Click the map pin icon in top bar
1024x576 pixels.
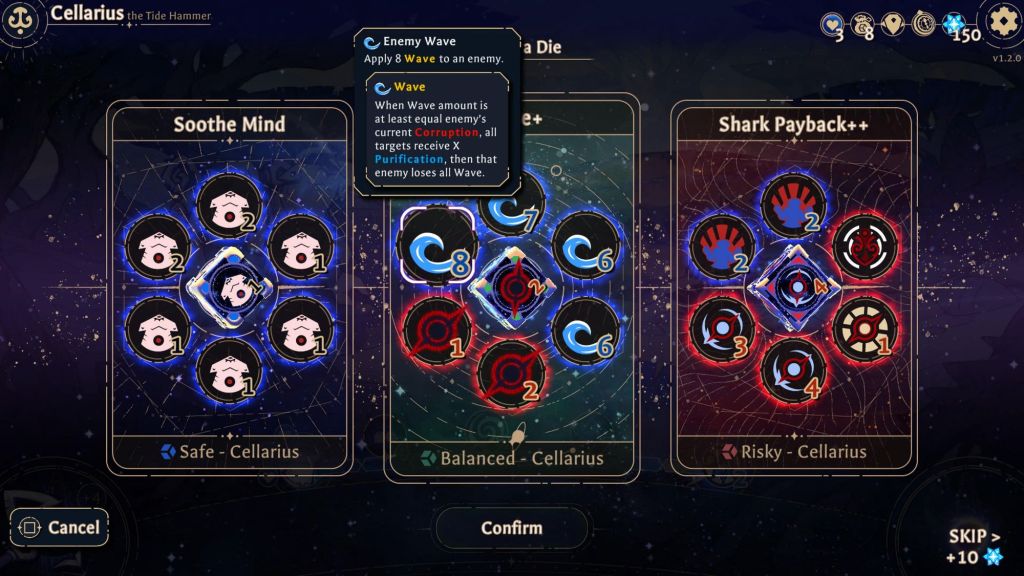893,24
